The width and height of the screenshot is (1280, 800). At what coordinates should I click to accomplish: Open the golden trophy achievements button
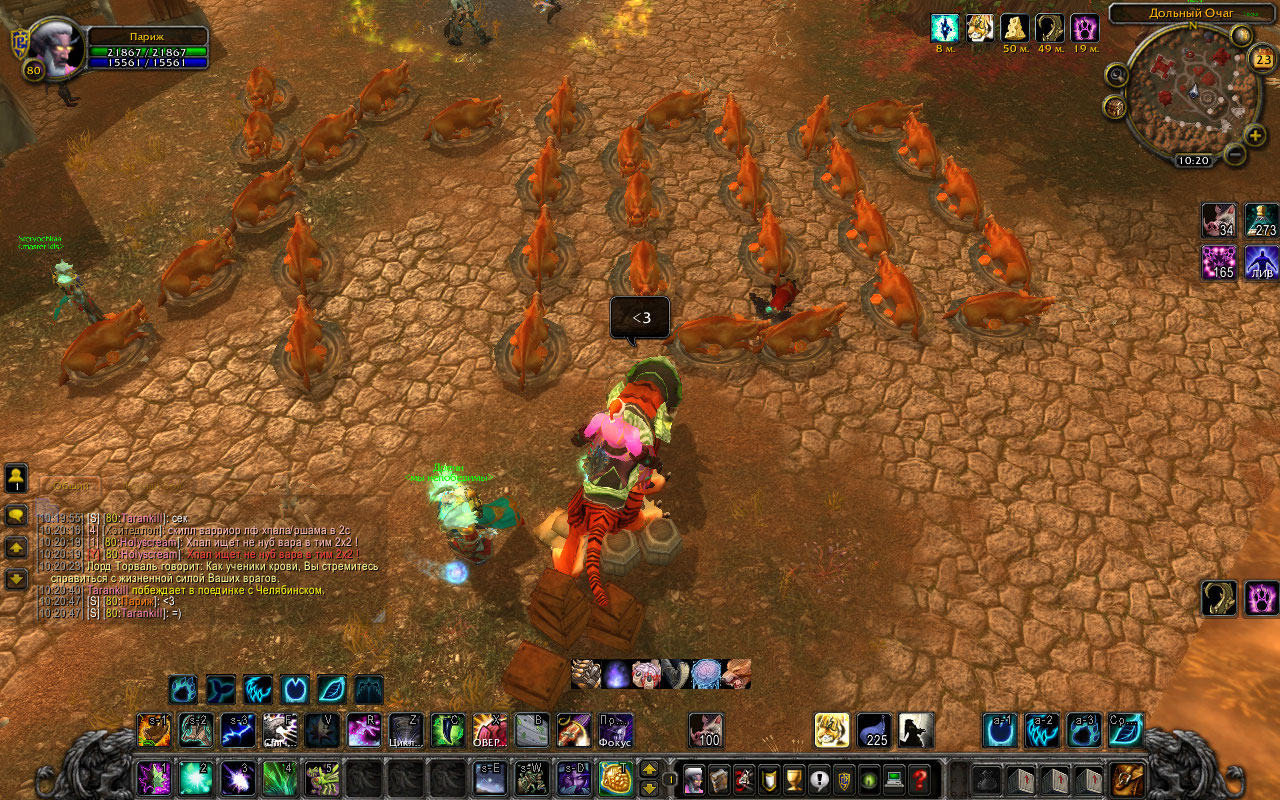pos(794,778)
